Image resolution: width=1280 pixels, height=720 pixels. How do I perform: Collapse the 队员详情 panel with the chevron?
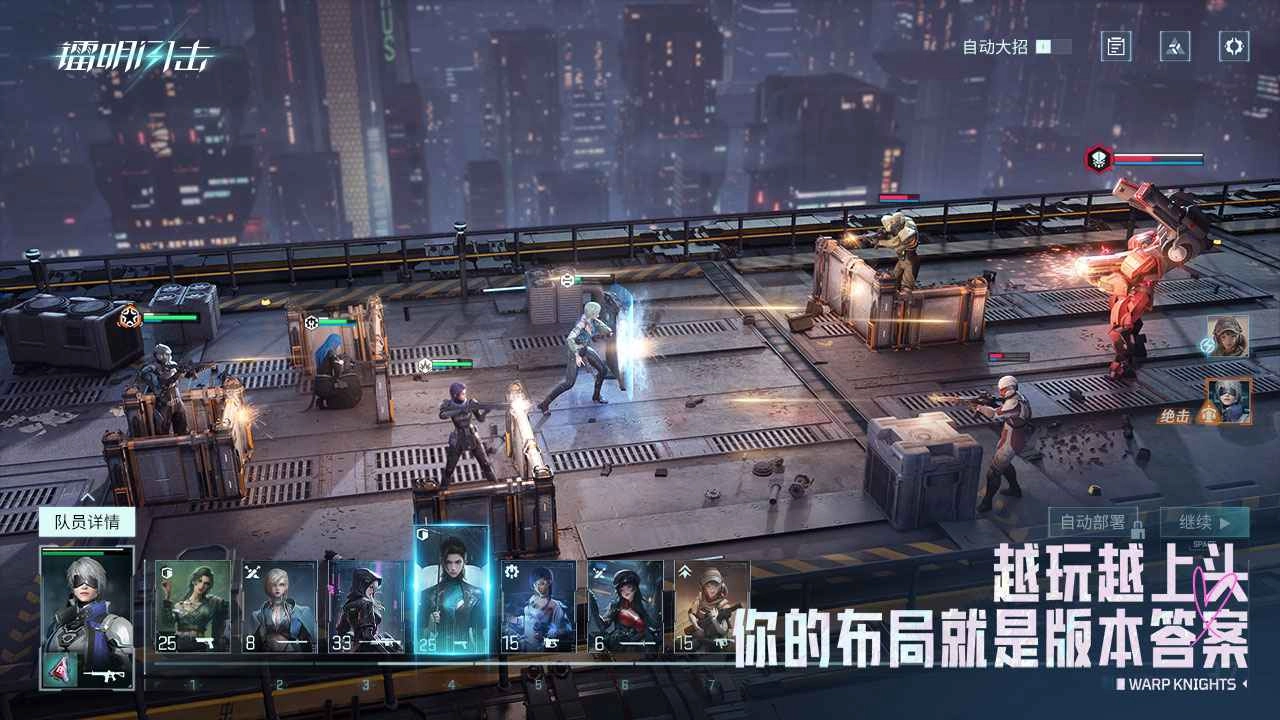click(88, 495)
